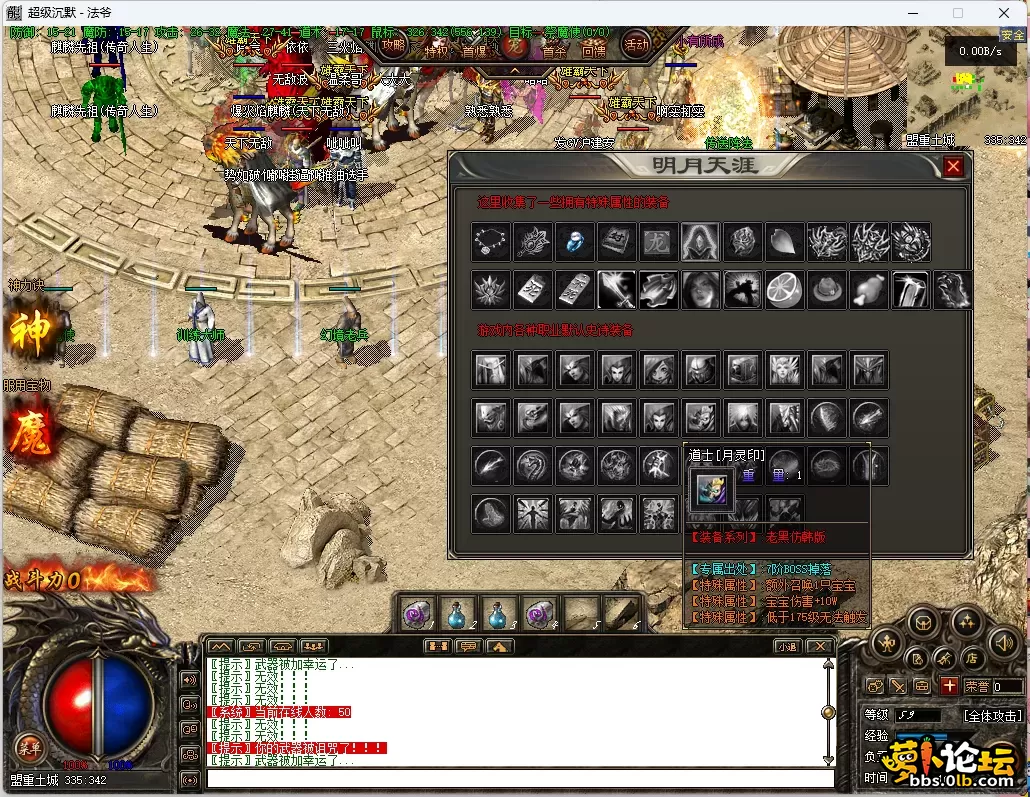
Task: Close the 明月天涯 equipment window
Action: pos(953,167)
